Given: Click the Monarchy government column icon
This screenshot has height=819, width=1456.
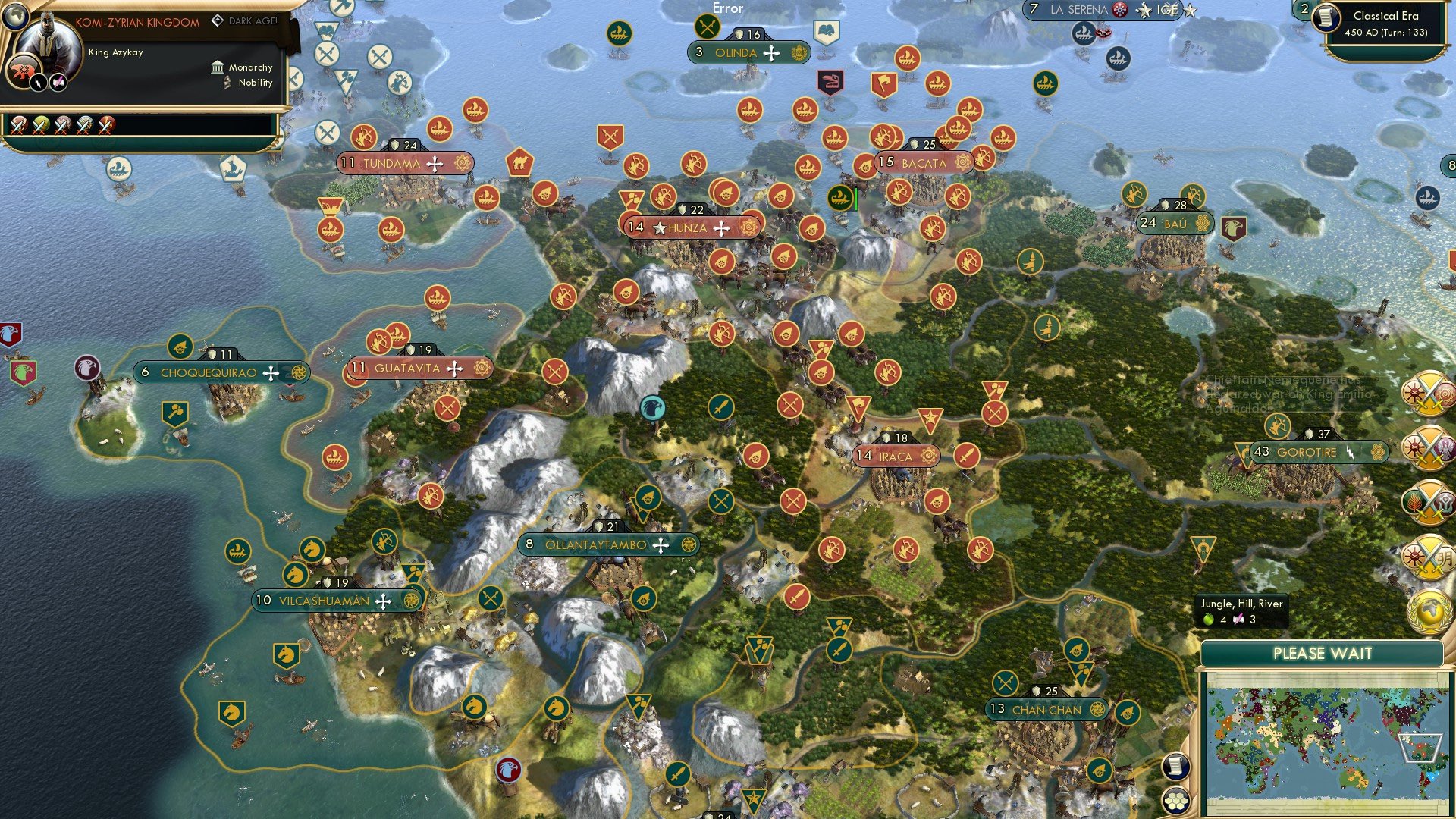Looking at the screenshot, I should point(218,67).
